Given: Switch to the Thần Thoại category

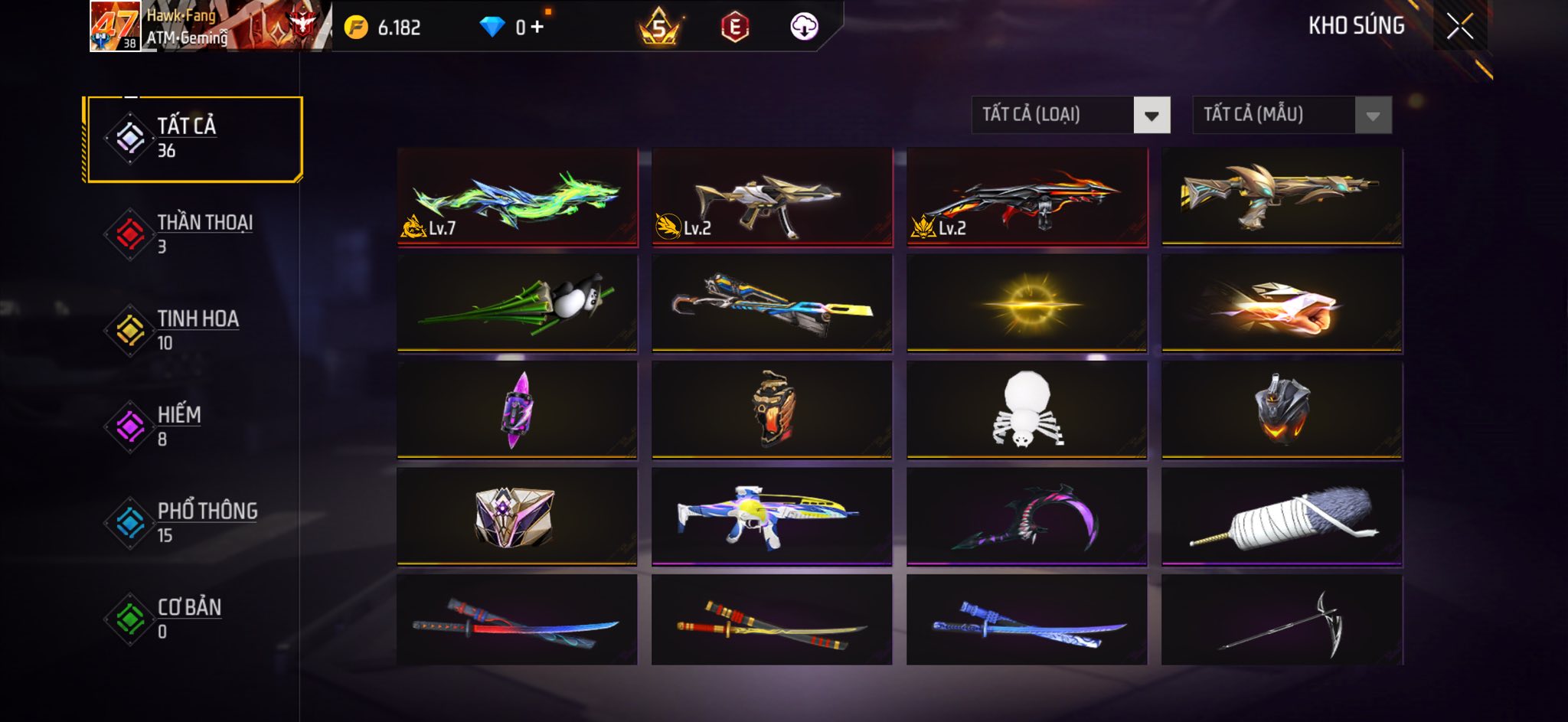Looking at the screenshot, I should pos(194,234).
